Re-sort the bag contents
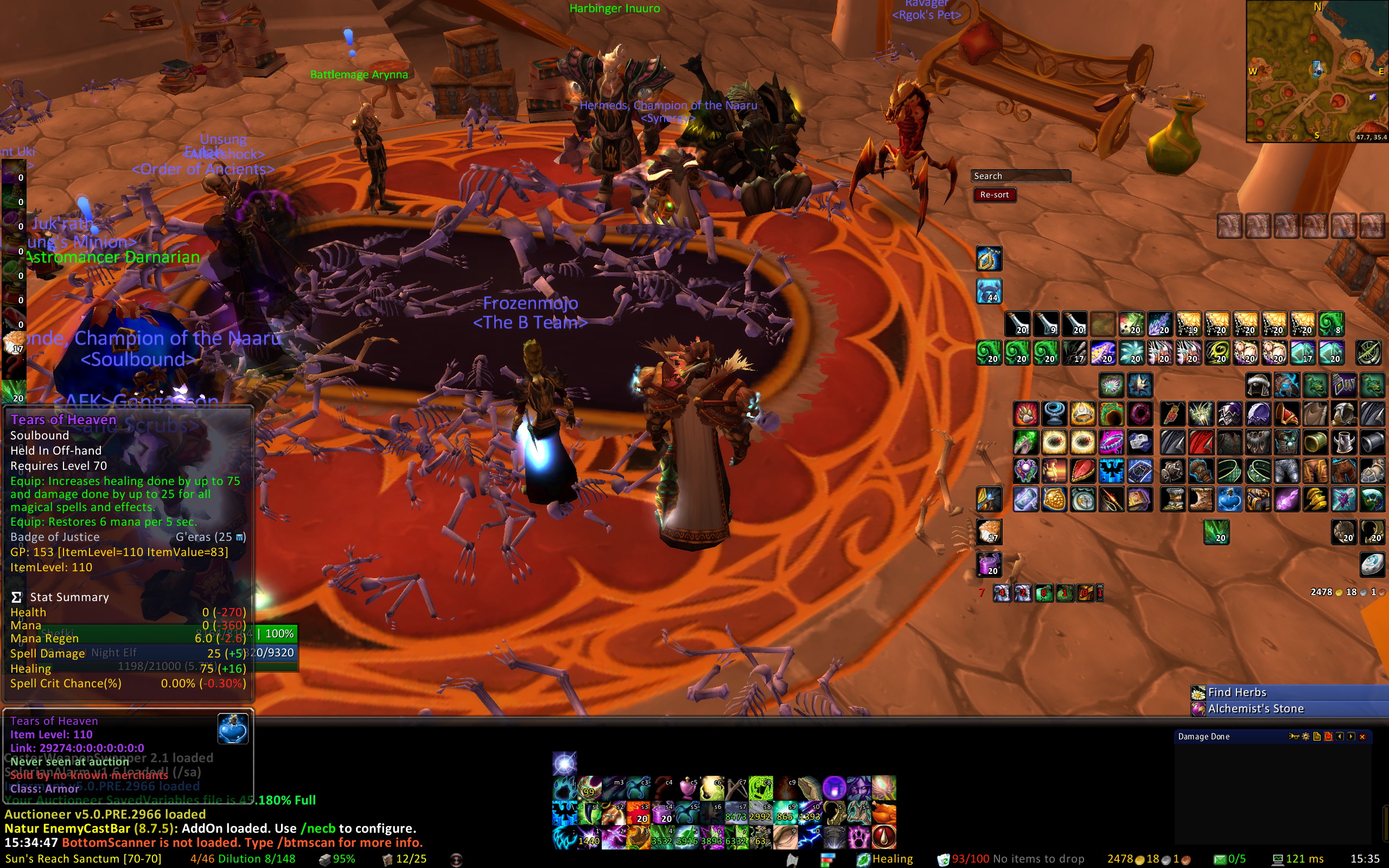 pos(994,195)
